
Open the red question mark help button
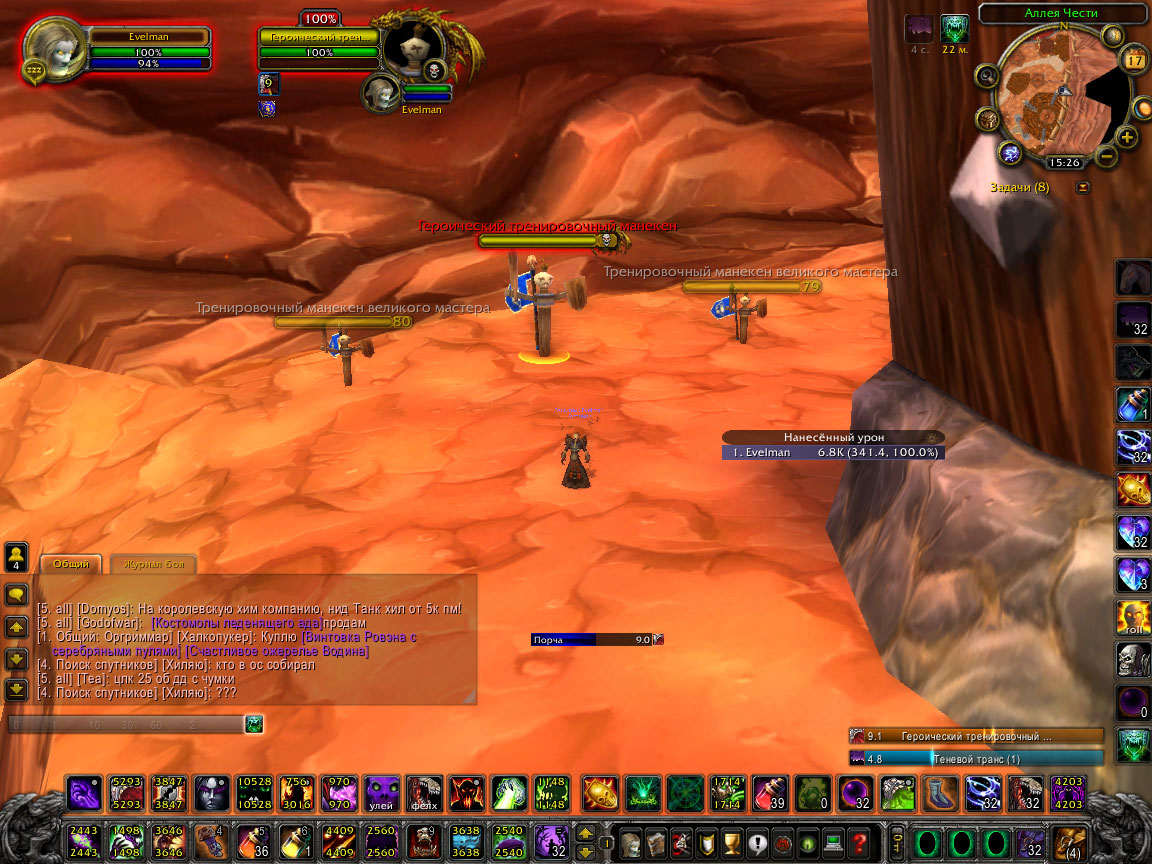[858, 842]
